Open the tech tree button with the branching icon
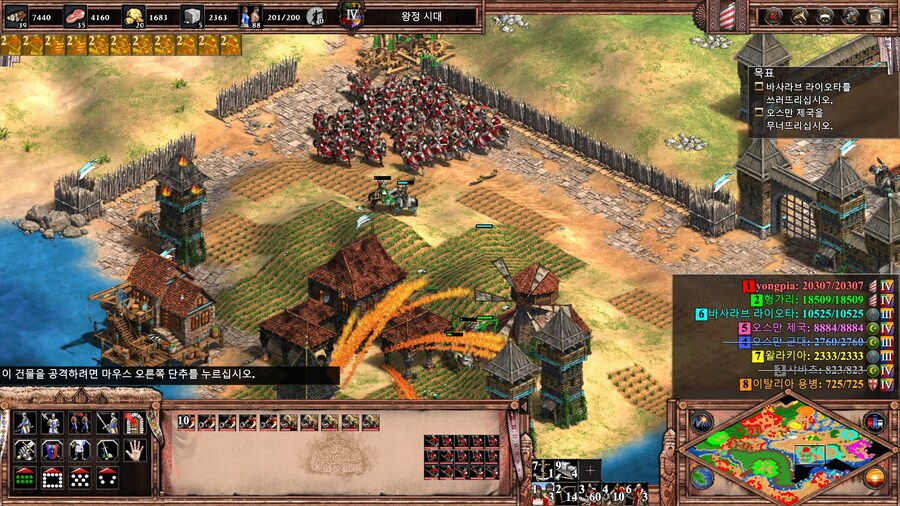The width and height of the screenshot is (900, 506). pyautogui.click(x=799, y=16)
